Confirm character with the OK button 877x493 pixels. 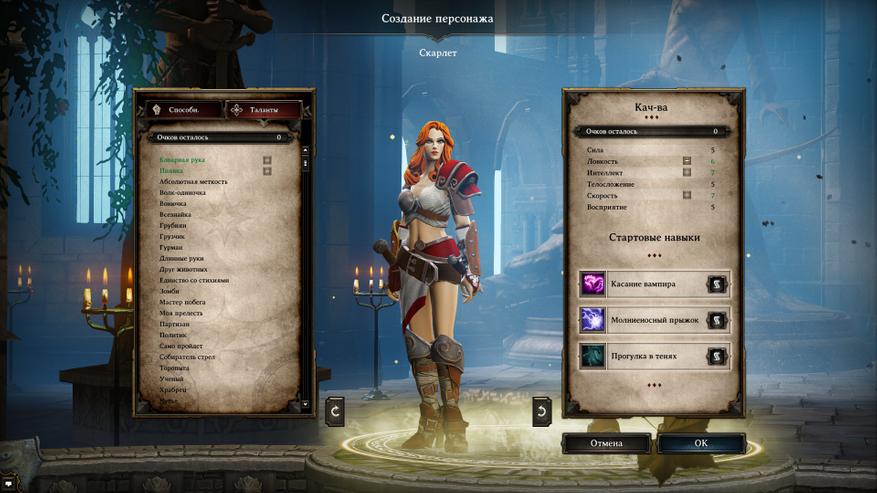[x=701, y=443]
